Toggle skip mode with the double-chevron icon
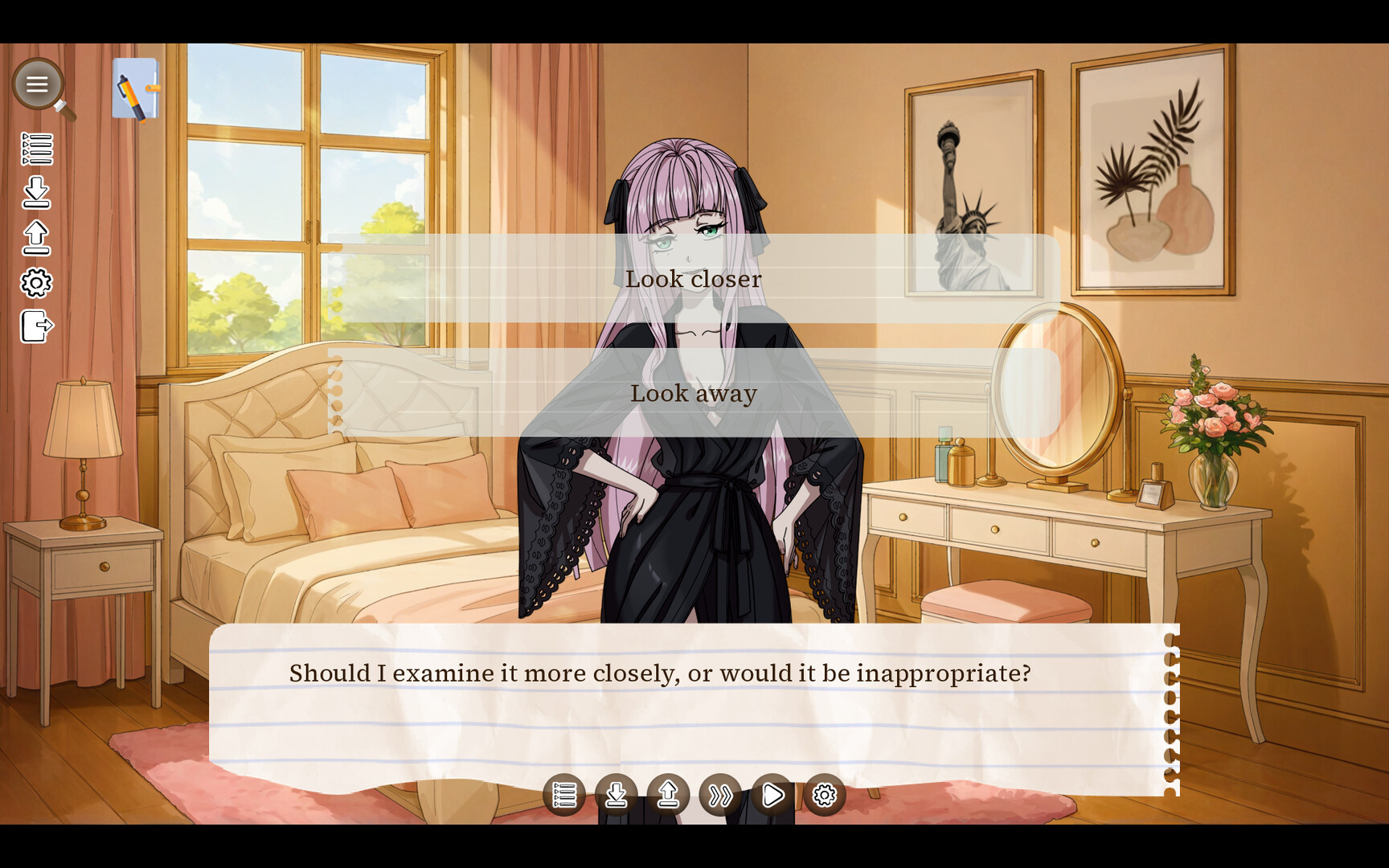 pyautogui.click(x=722, y=795)
